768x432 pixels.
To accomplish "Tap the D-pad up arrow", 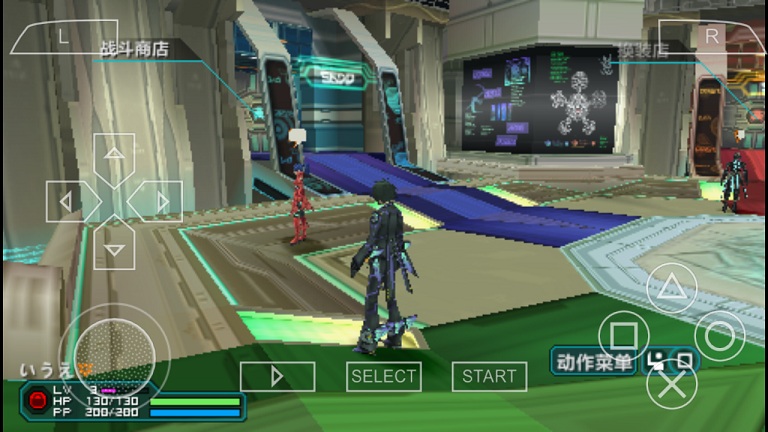I will (x=114, y=155).
